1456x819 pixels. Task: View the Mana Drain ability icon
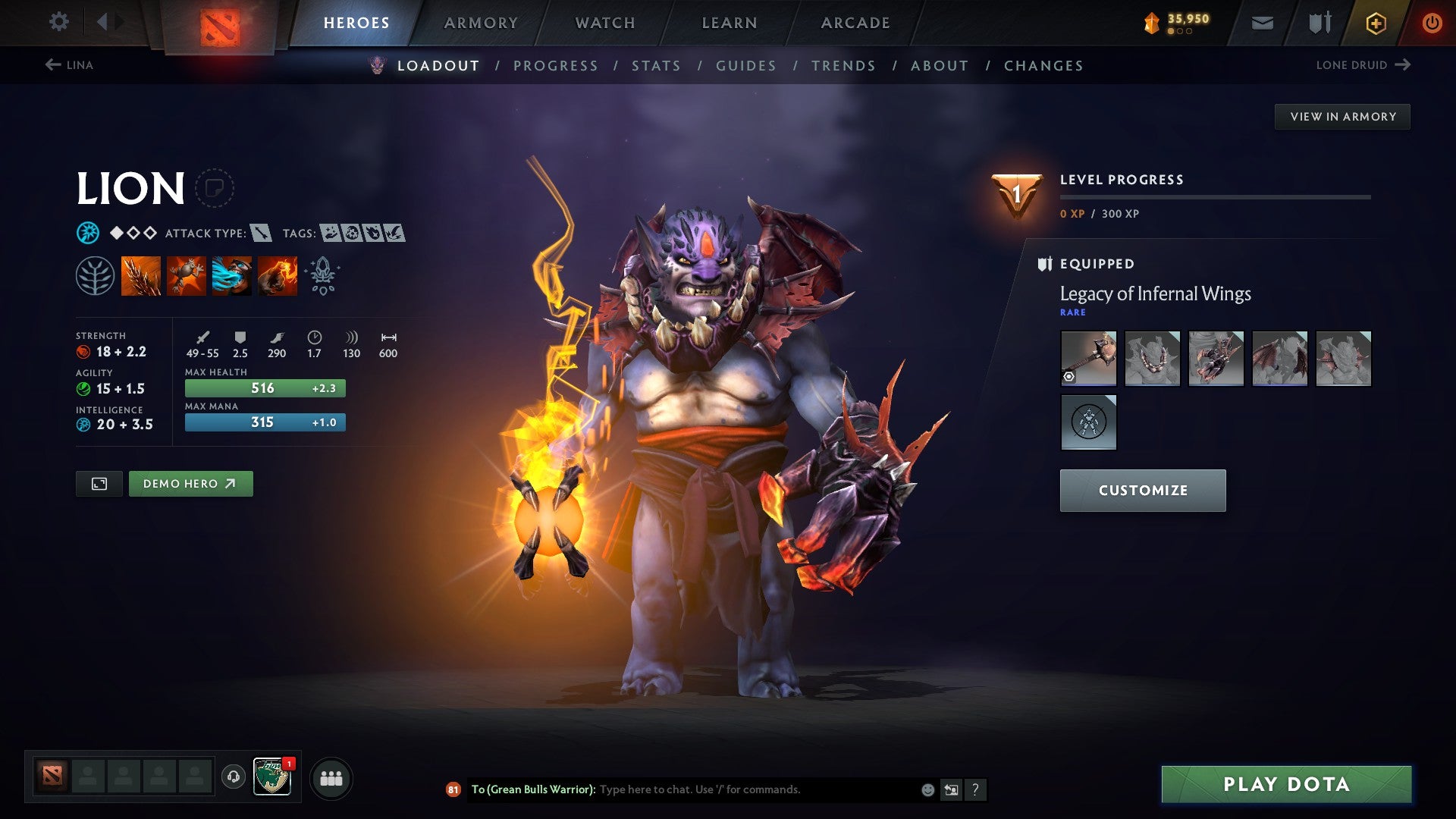[x=231, y=275]
